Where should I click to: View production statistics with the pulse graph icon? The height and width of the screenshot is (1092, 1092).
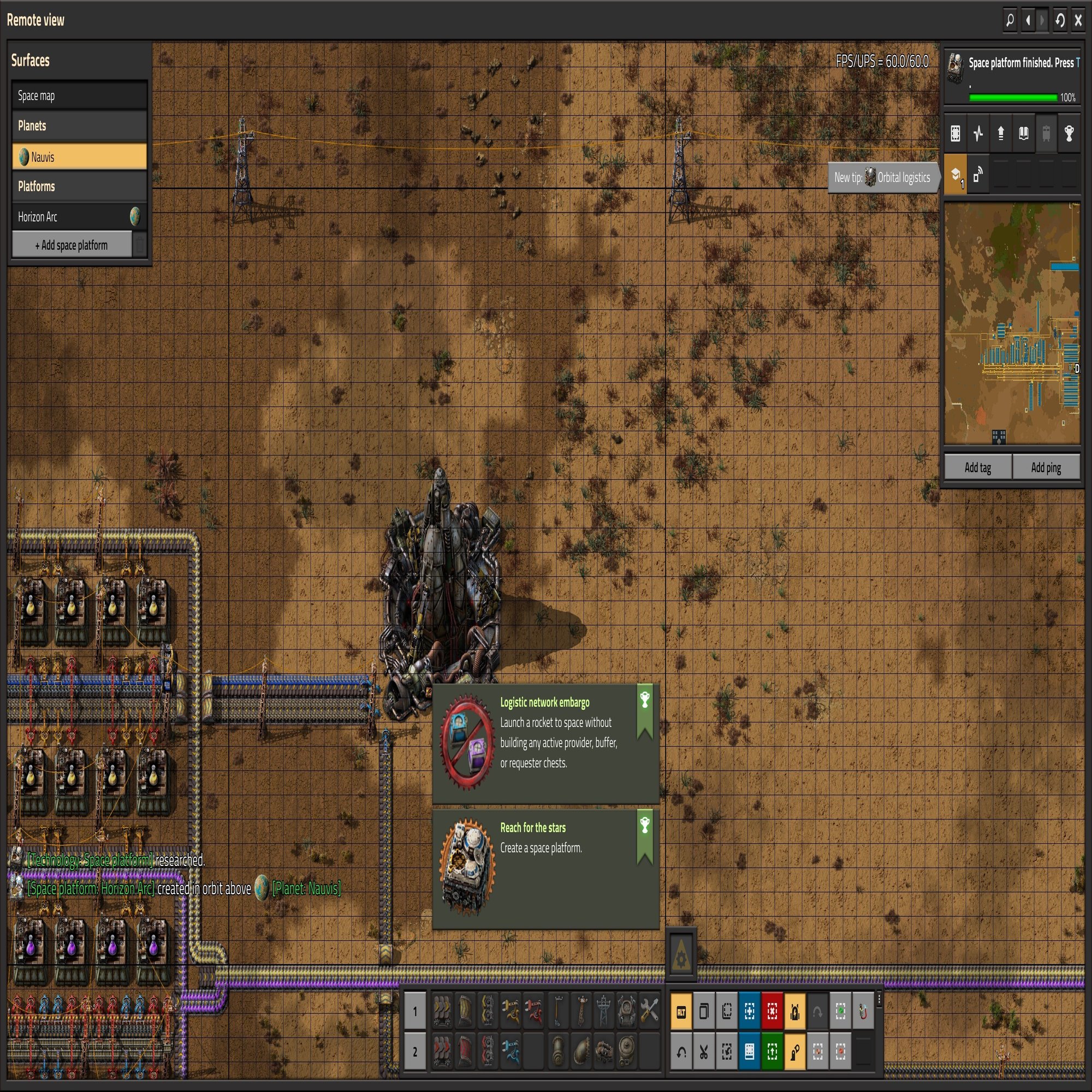coord(978,134)
